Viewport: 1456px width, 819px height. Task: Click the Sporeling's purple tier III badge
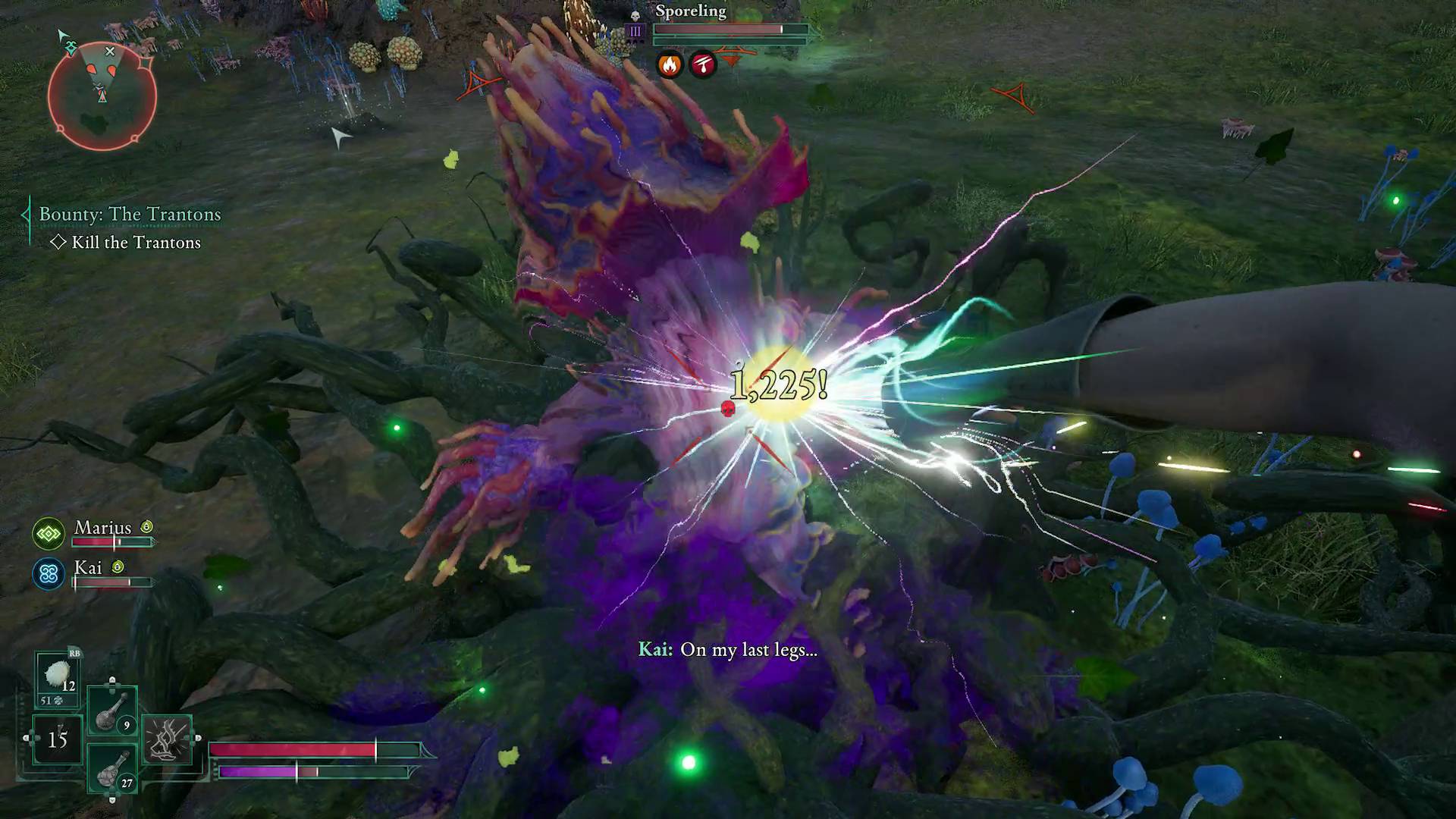635,31
